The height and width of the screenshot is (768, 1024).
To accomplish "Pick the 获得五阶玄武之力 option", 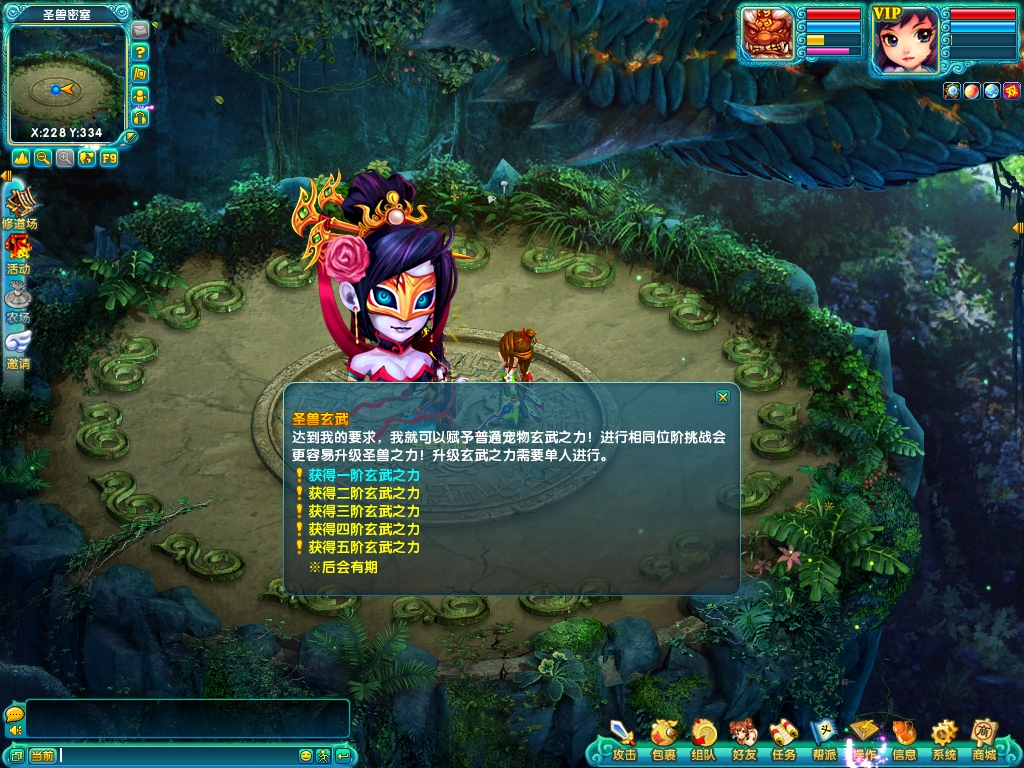I will [363, 547].
